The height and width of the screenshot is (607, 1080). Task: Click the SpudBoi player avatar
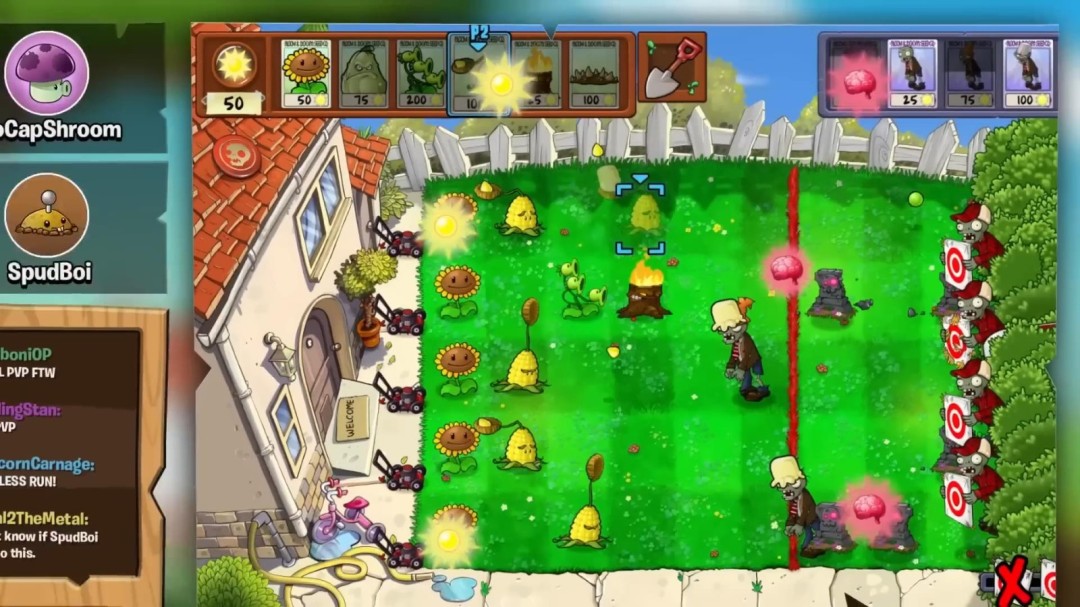(46, 216)
